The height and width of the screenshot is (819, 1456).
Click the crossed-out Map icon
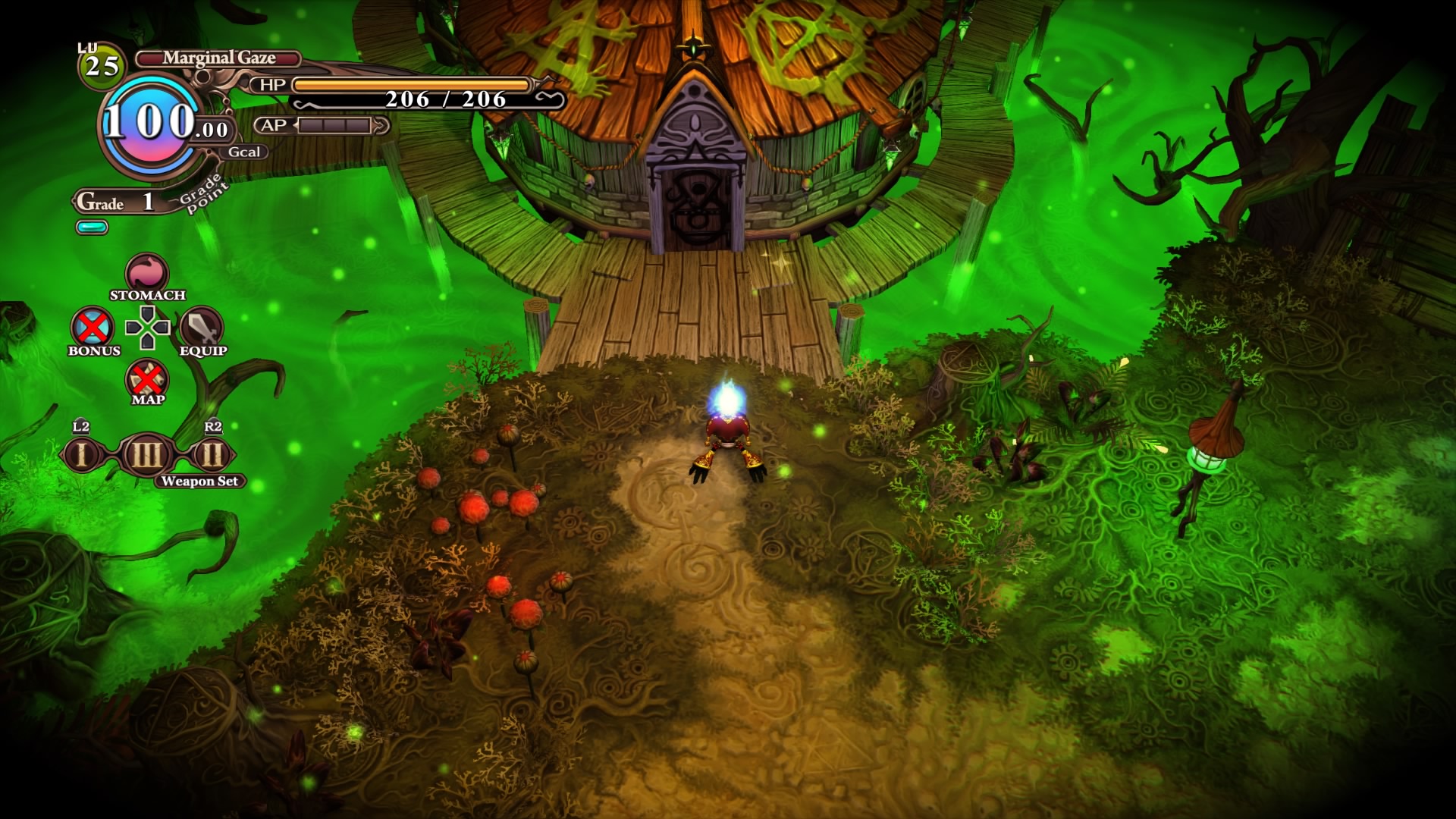coord(147,378)
